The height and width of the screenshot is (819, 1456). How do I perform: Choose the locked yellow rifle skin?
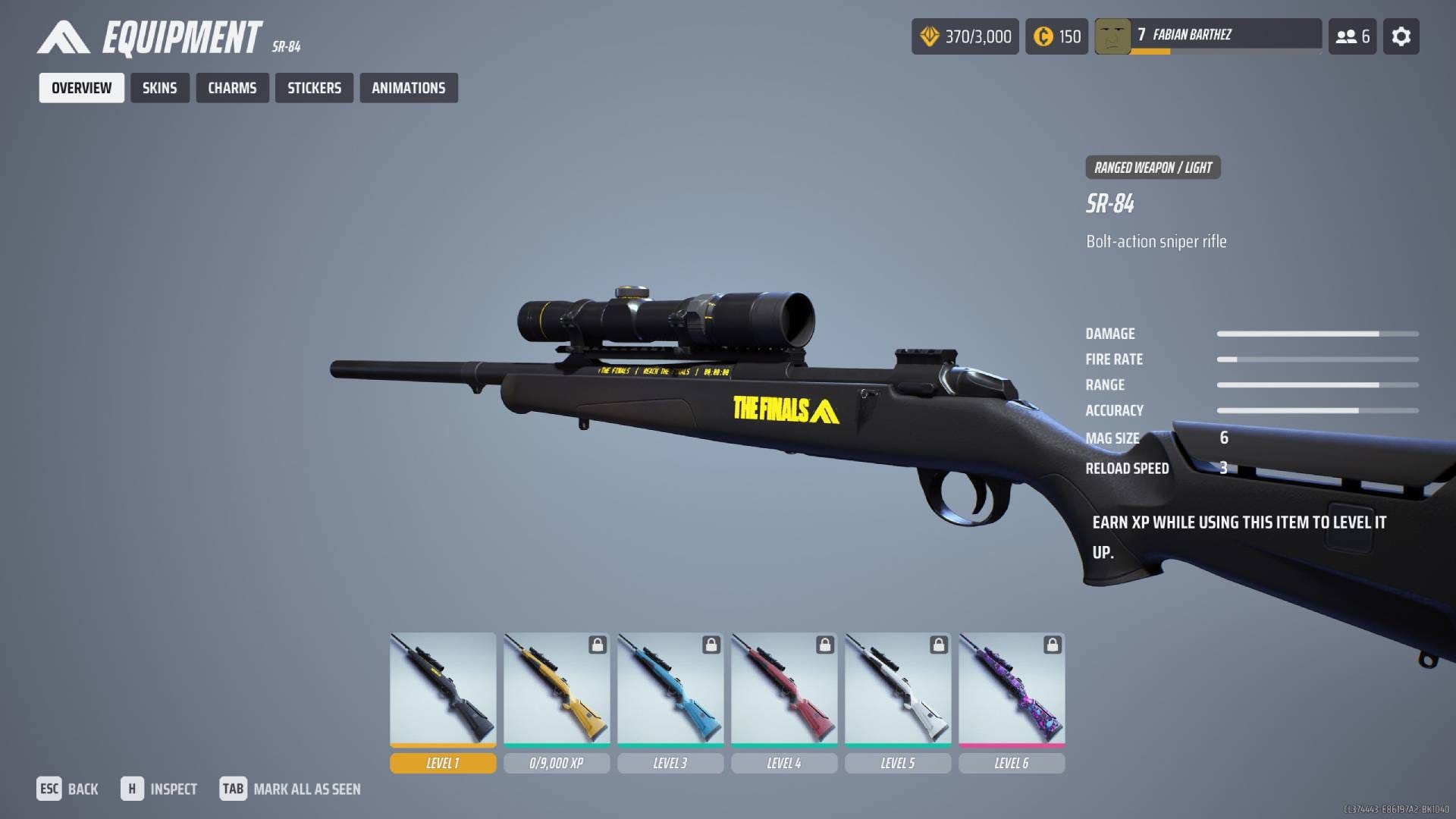pos(557,690)
